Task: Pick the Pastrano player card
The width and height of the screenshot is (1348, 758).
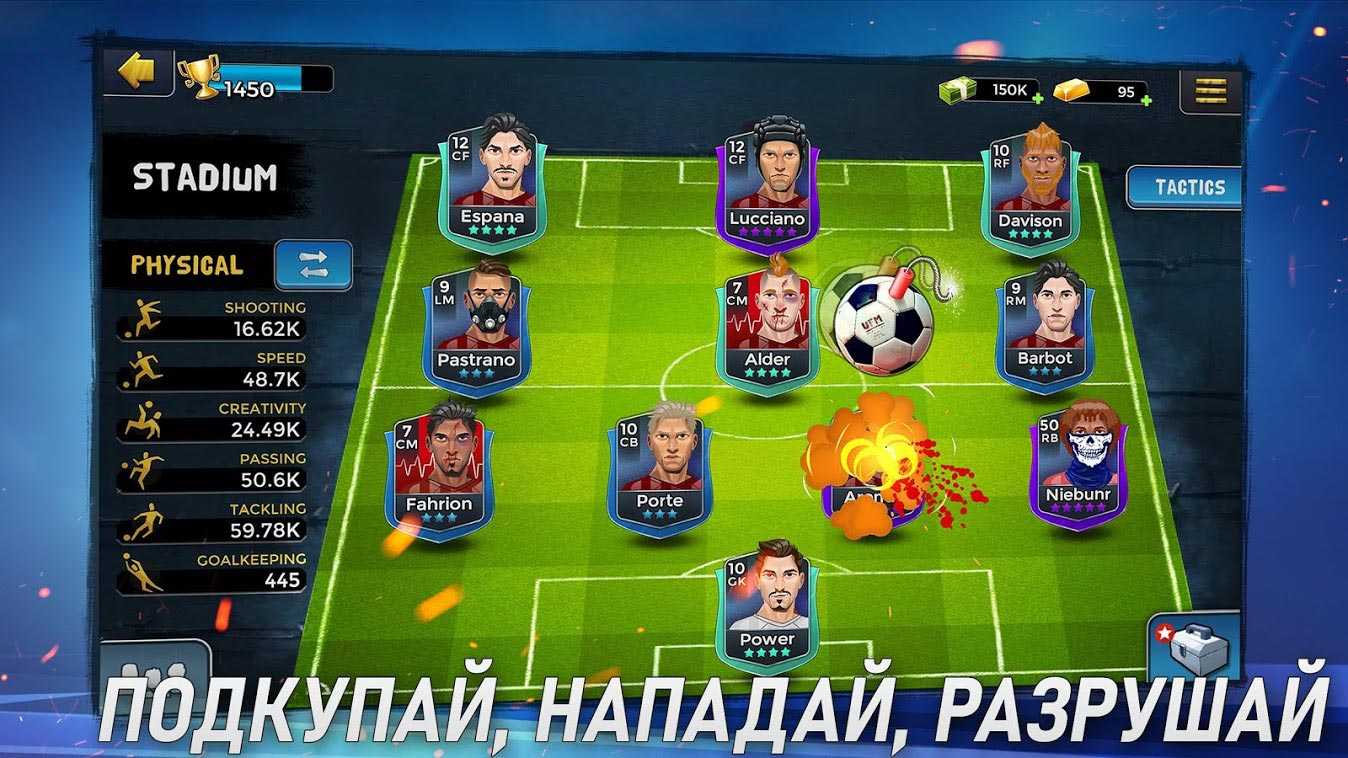Action: click(476, 325)
